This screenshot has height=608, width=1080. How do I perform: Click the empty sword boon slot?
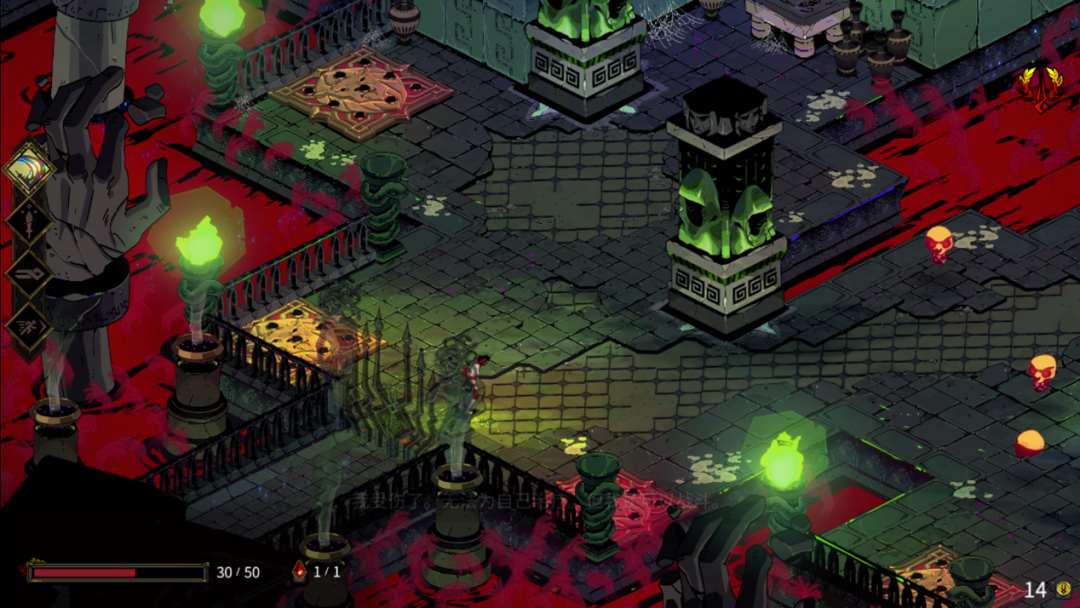click(29, 221)
